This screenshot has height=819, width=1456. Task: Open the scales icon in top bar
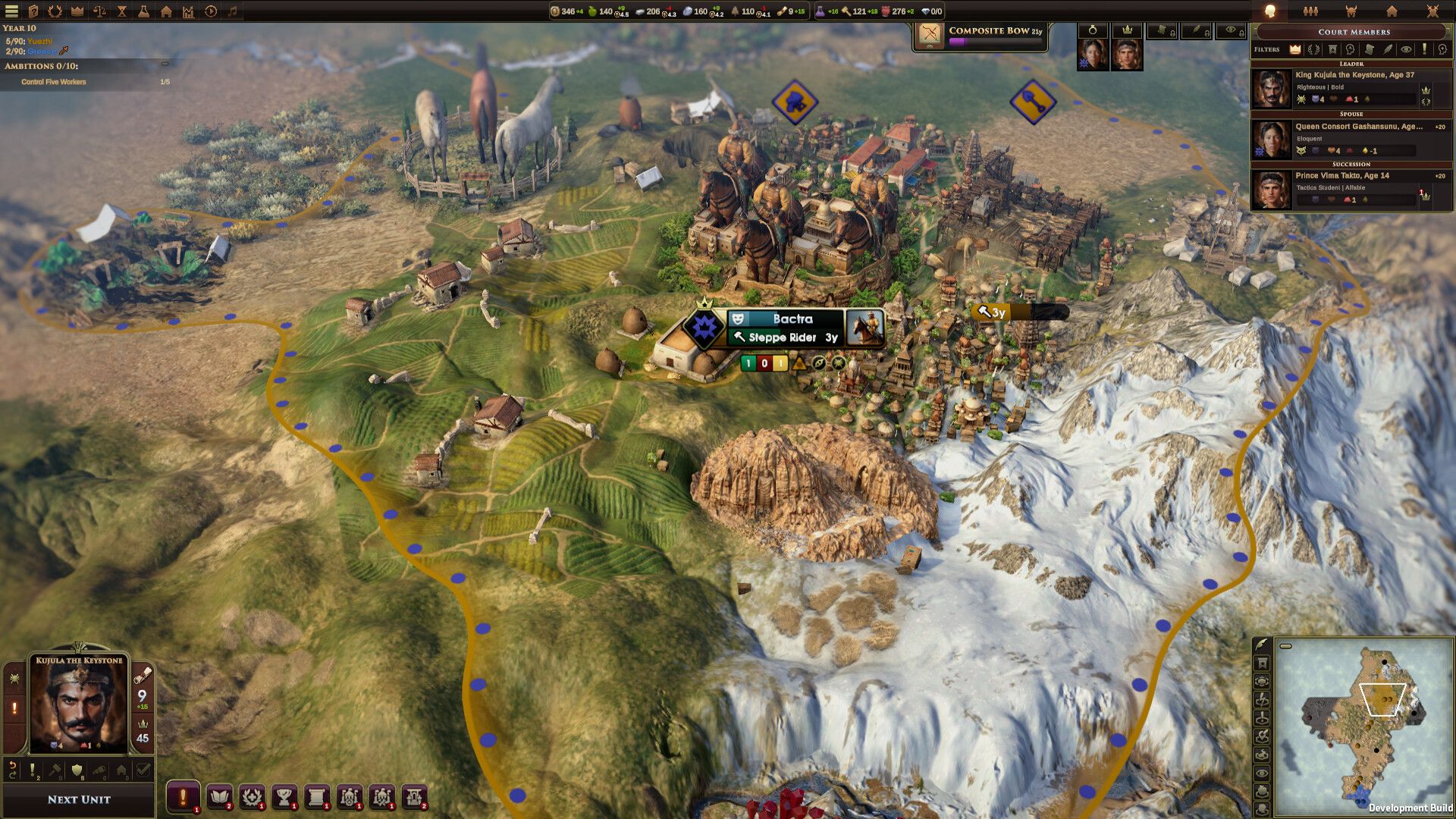pyautogui.click(x=99, y=11)
